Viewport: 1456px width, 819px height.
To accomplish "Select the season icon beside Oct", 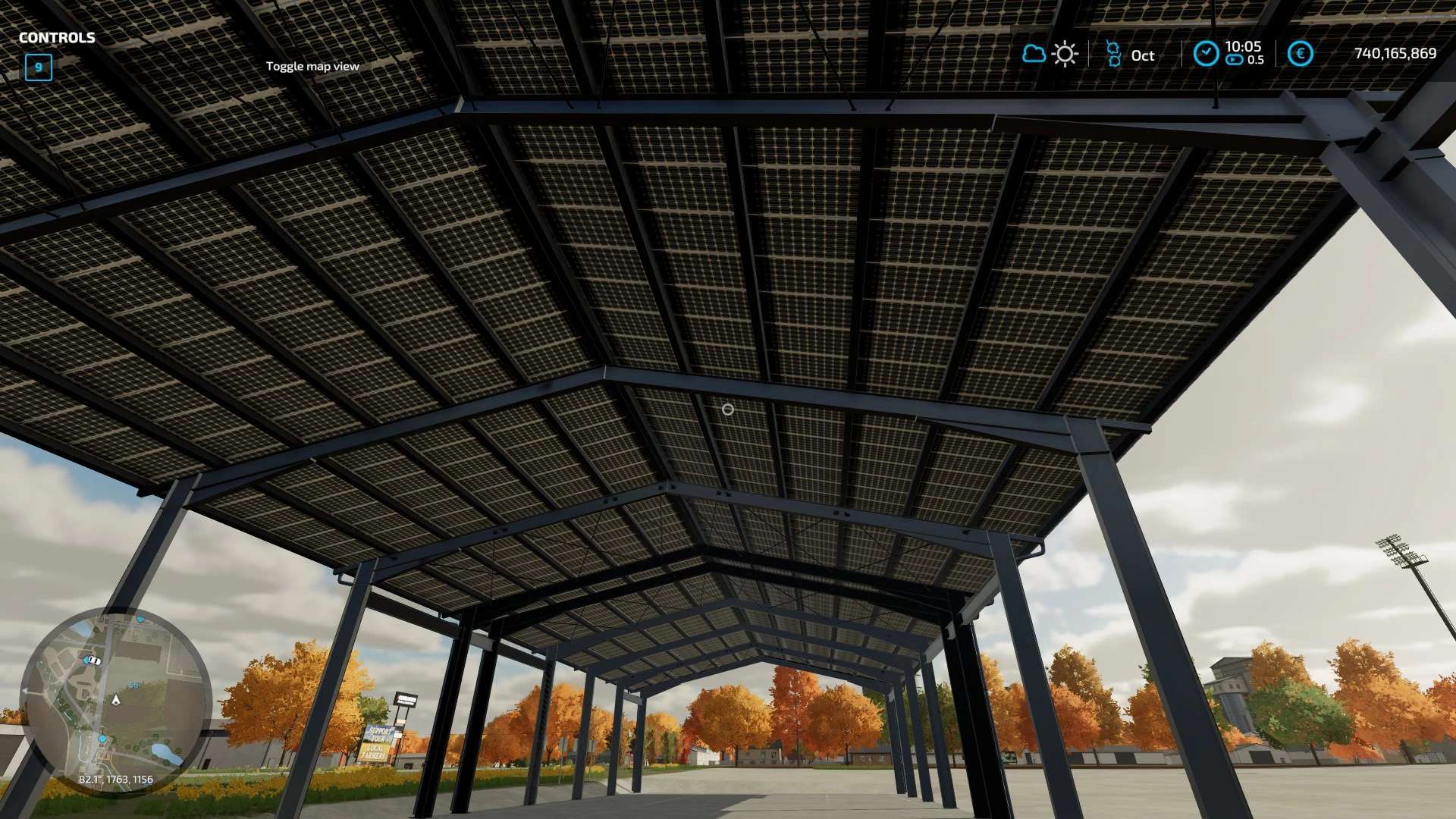I will tap(1112, 54).
